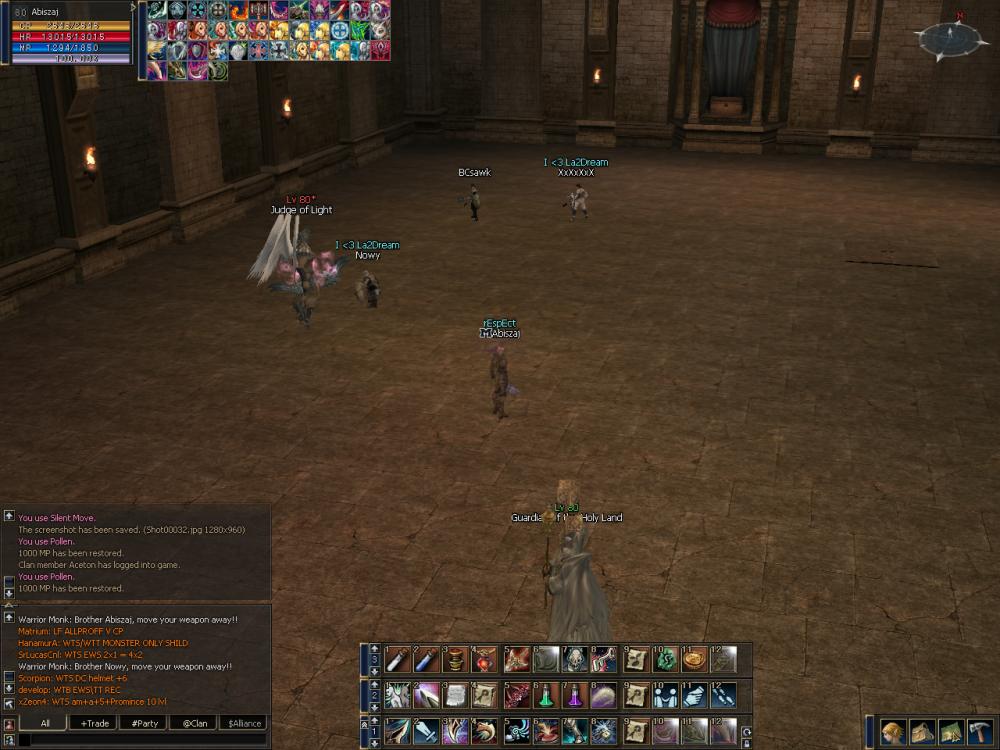Open the hammer system menu icon

980,732
